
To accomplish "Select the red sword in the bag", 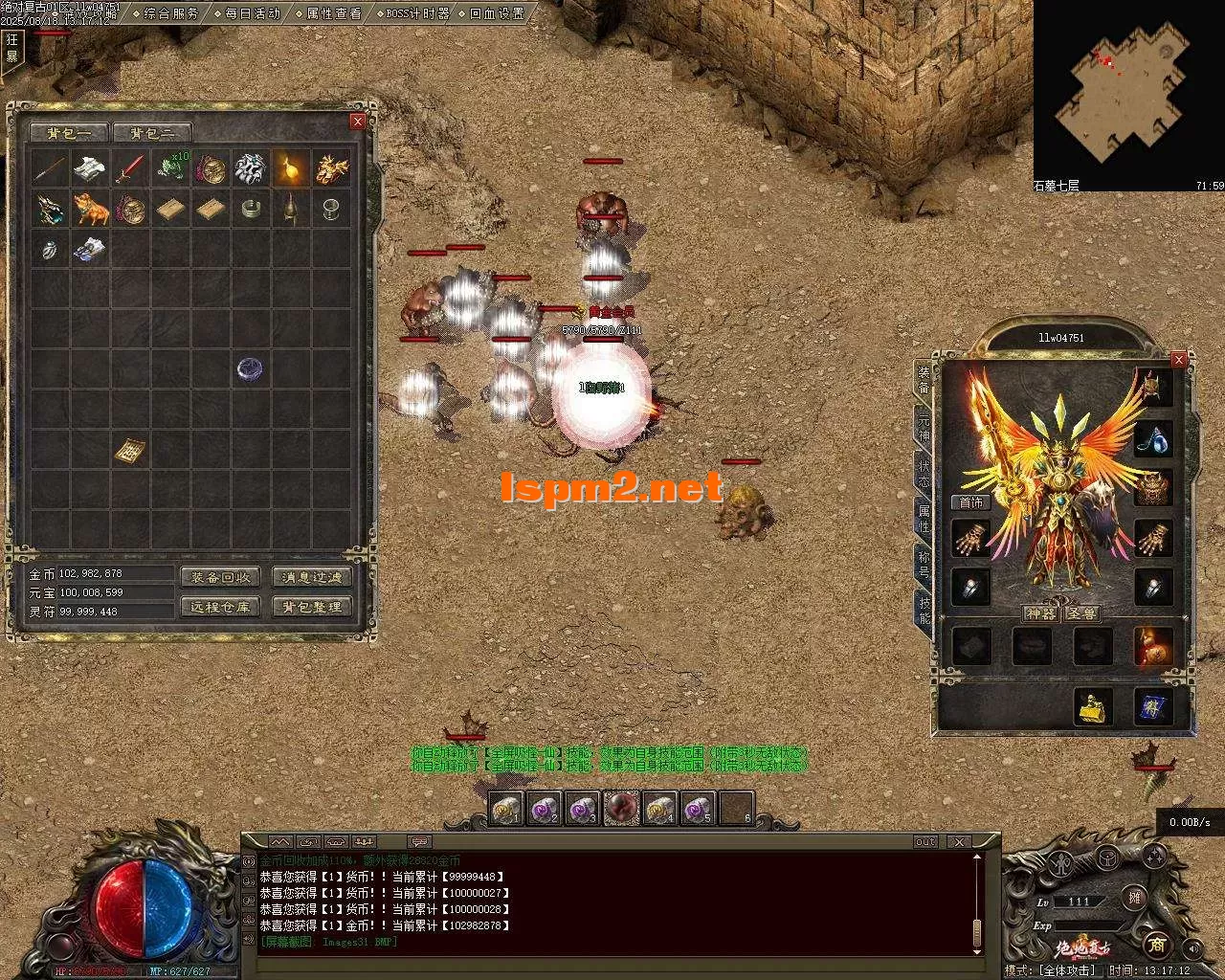I will (x=130, y=168).
